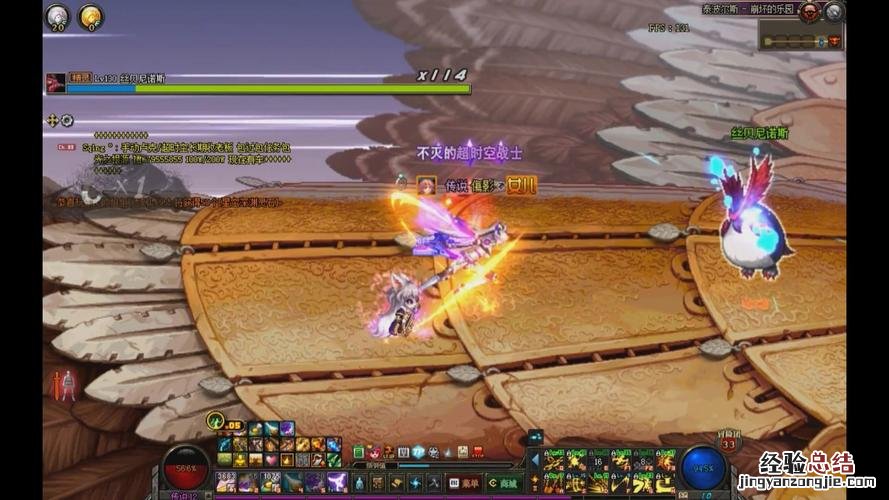Collapse skill panel with blue arrow
The height and width of the screenshot is (500, 889).
(534, 459)
